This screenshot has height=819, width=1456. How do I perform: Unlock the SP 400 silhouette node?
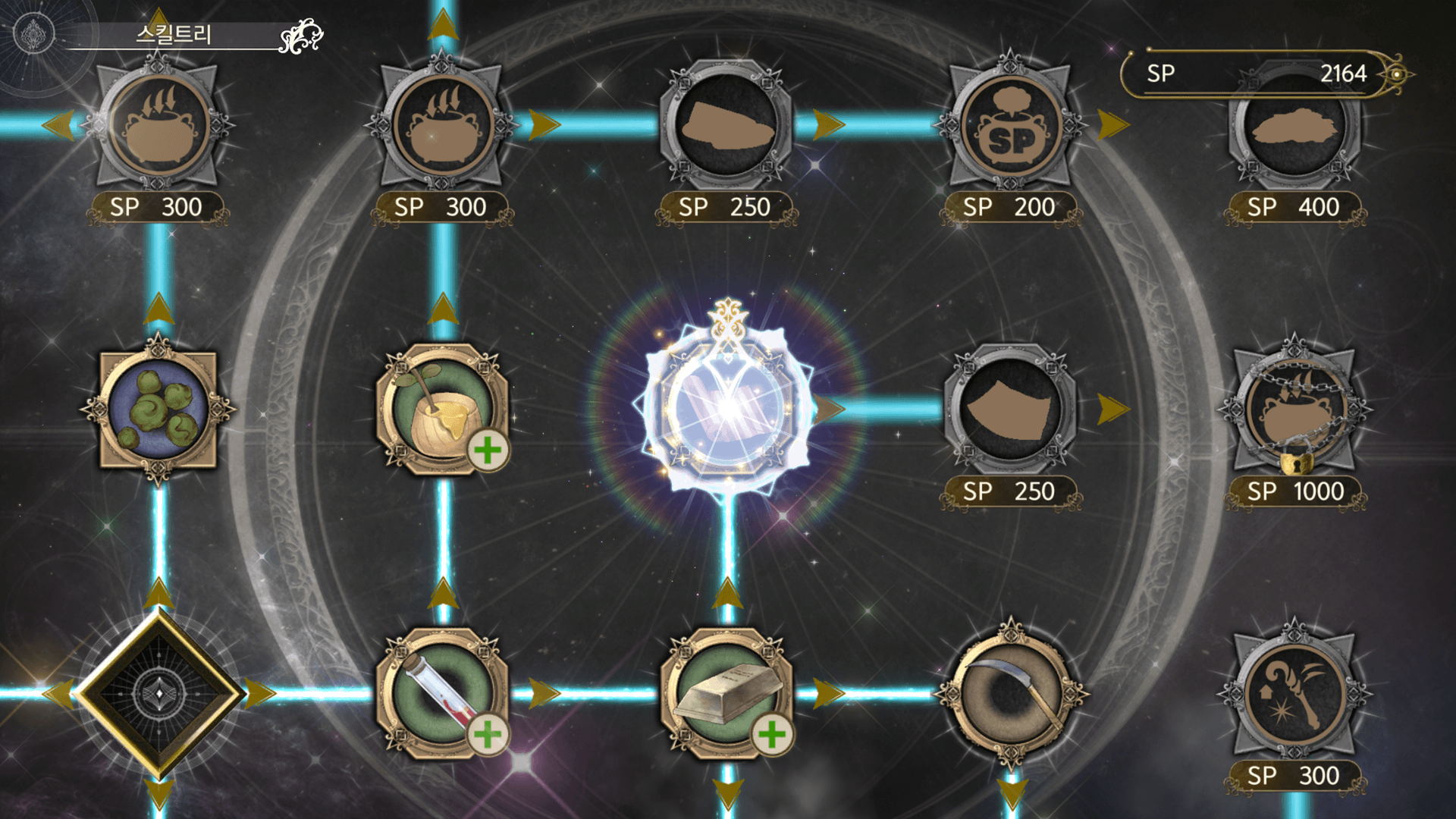point(1294,127)
